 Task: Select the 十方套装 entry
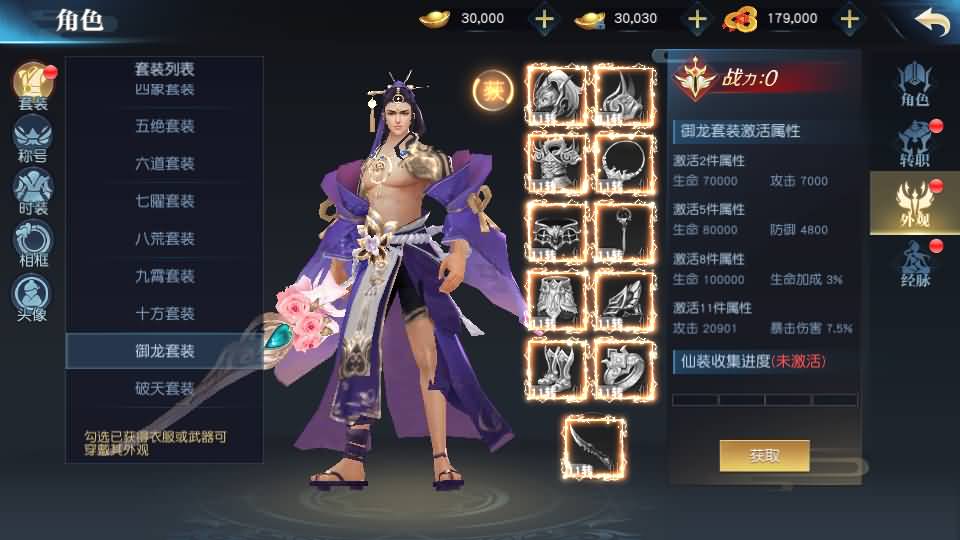tap(165, 313)
